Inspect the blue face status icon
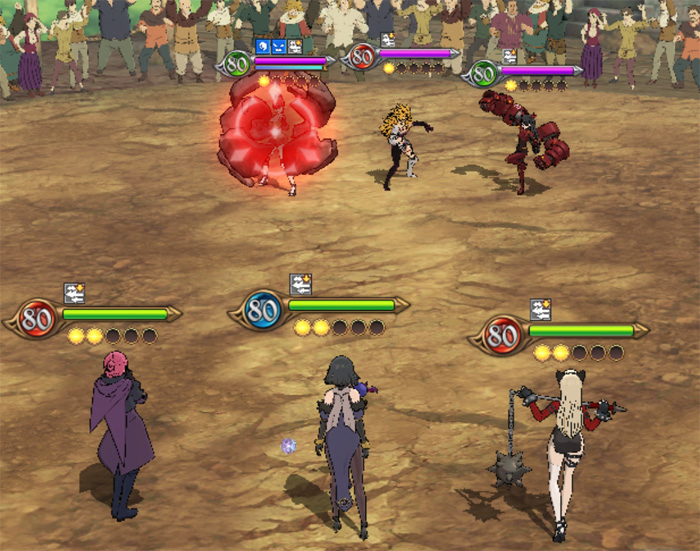The width and height of the screenshot is (700, 551). click(x=263, y=46)
